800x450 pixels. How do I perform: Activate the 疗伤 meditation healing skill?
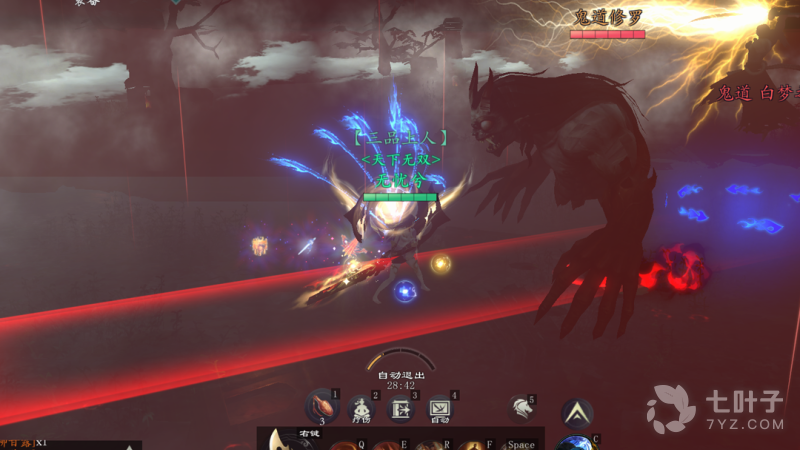pyautogui.click(x=361, y=409)
